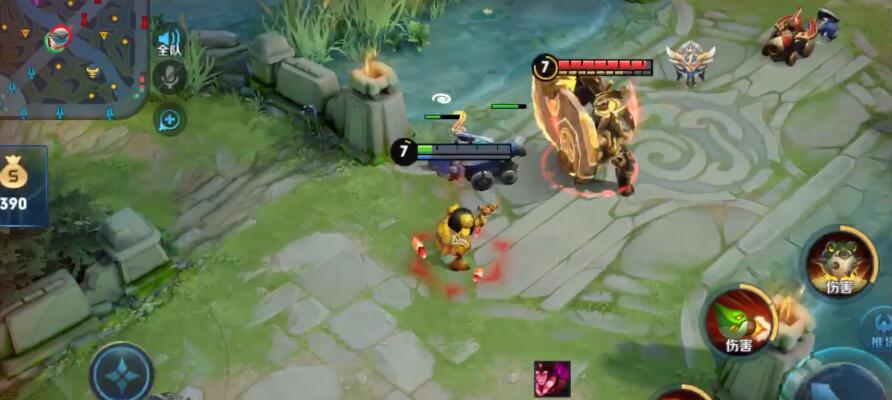Toggle the 全队 team voice speaker
892x400 pixels.
click(x=168, y=41)
